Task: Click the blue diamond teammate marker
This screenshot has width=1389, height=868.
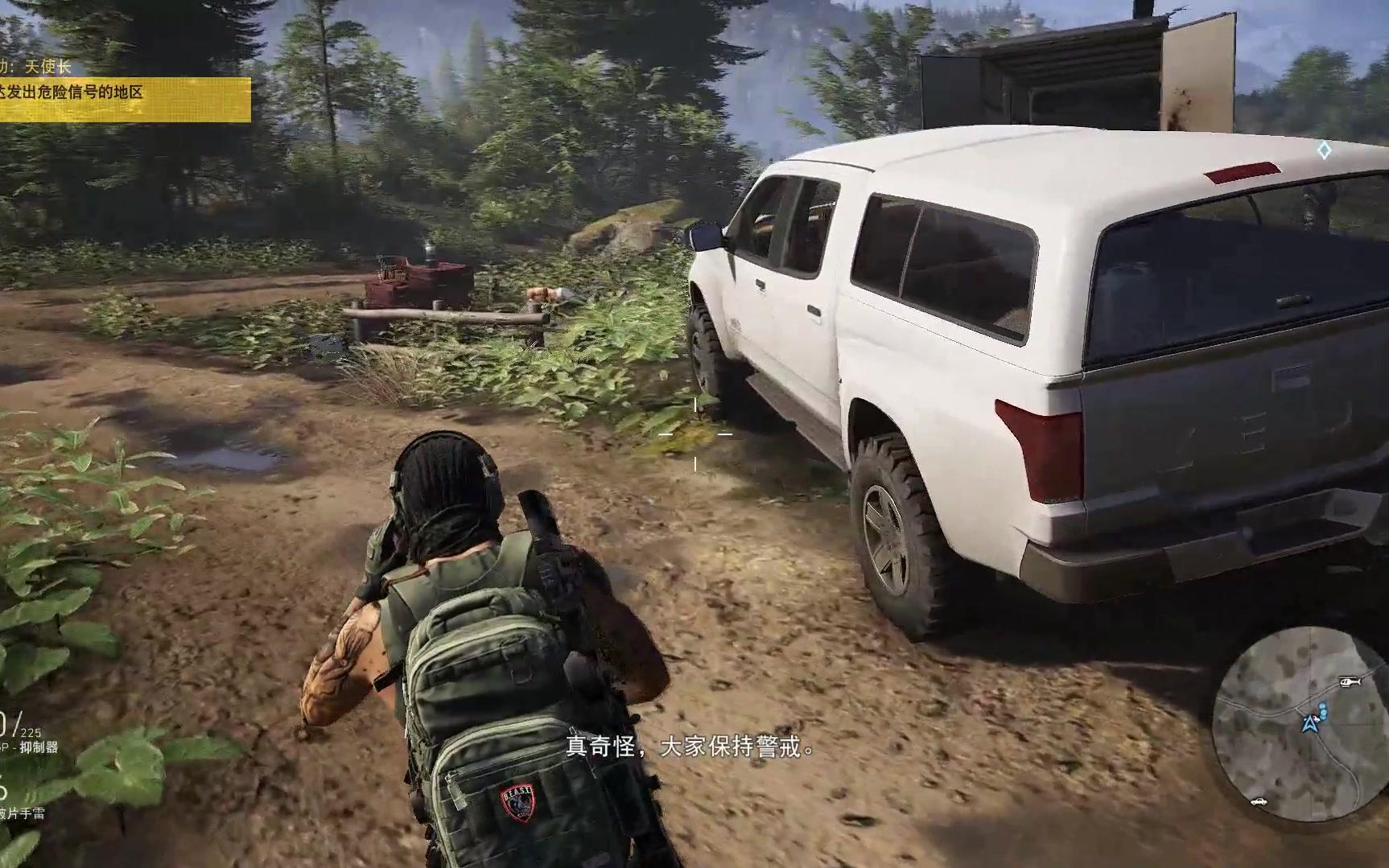Action: [x=1324, y=150]
